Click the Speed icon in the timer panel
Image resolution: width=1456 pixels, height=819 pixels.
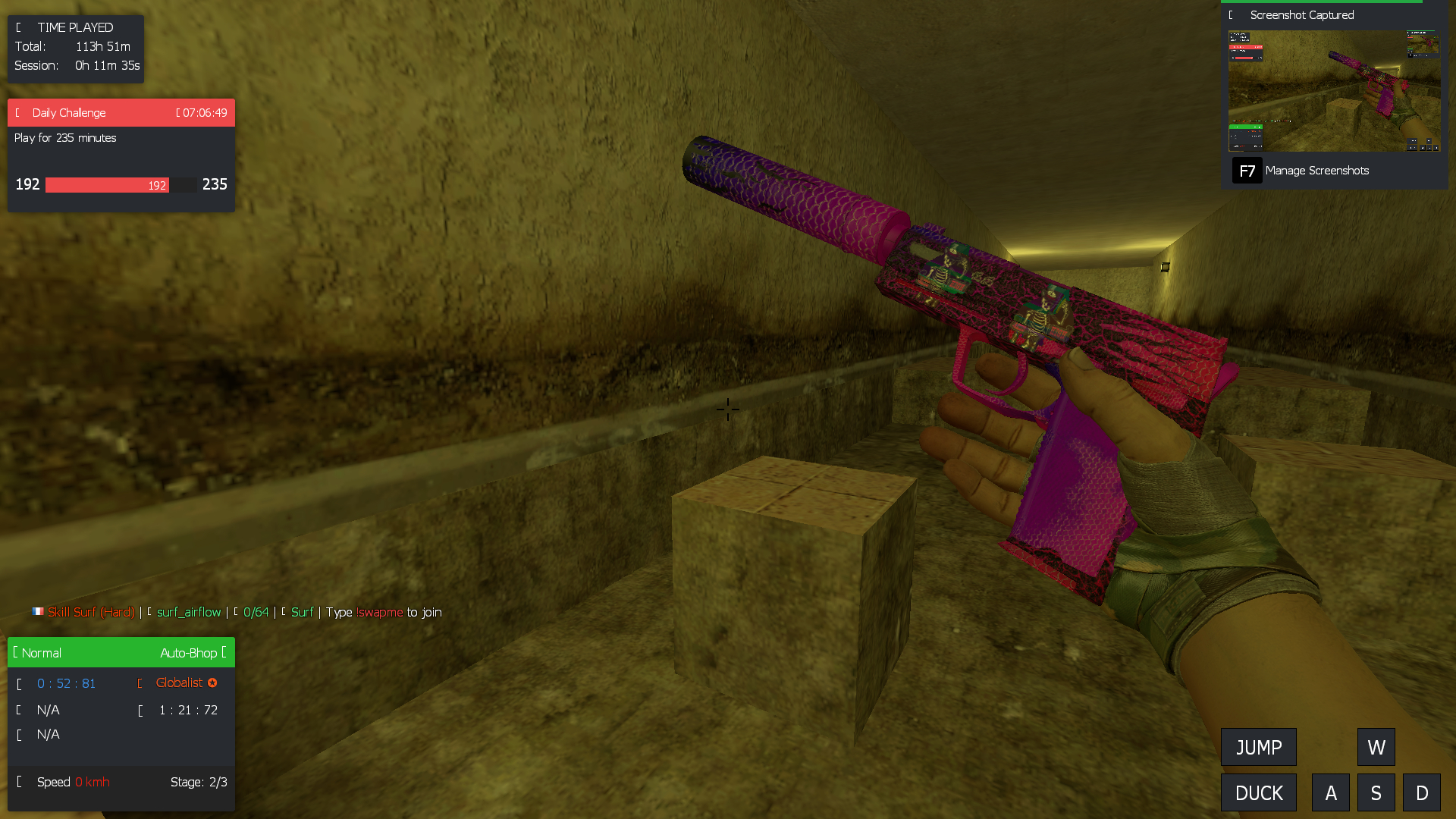(x=20, y=782)
